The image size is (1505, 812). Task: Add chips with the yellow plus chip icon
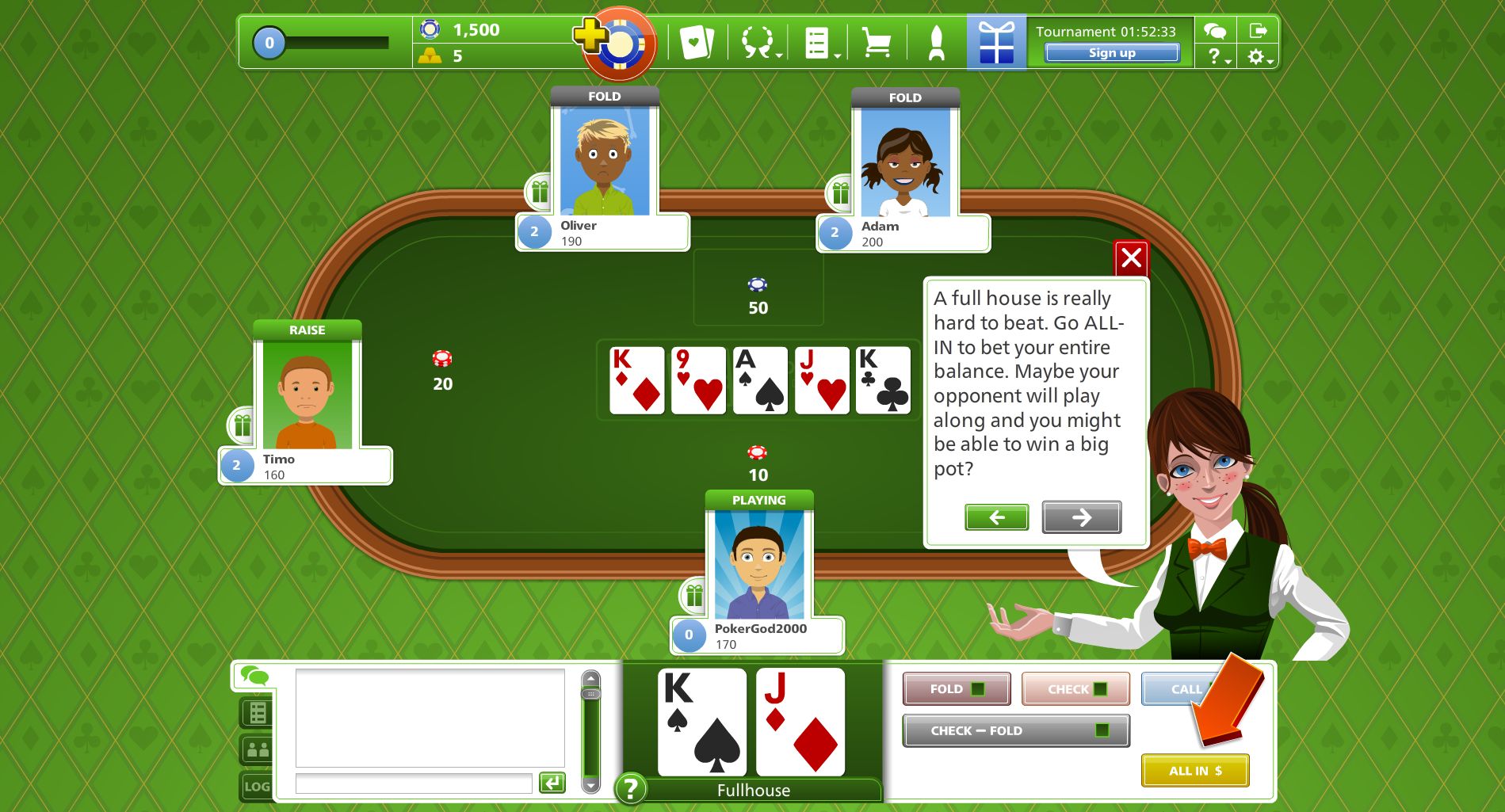click(590, 36)
